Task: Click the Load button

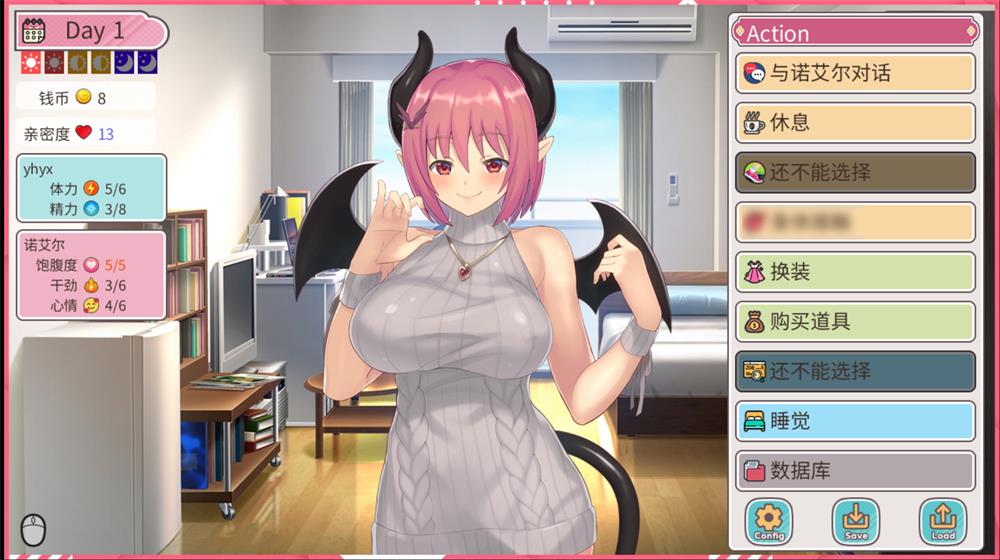Action: [943, 520]
